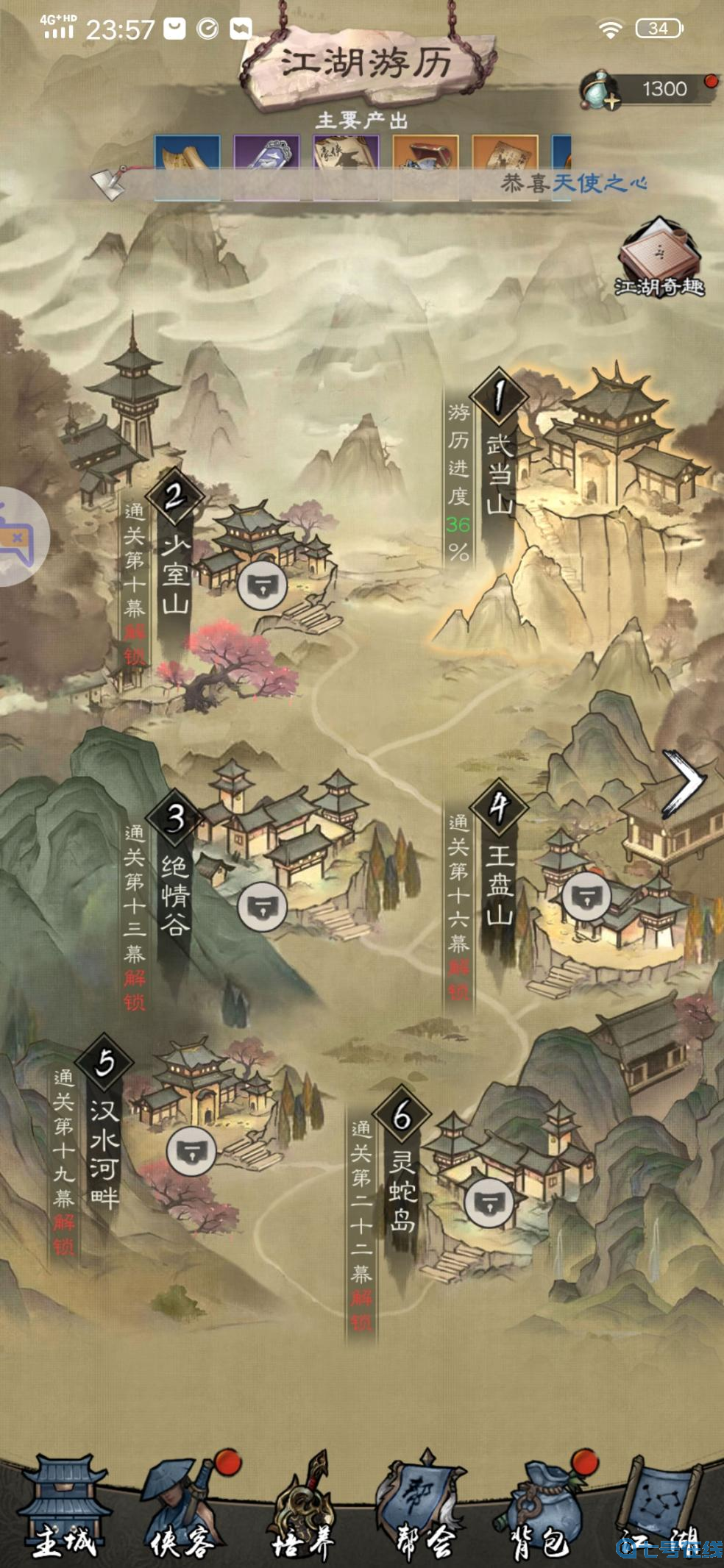The image size is (724, 1568).
Task: Open the 背包 backpack tab
Action: [x=543, y=1508]
